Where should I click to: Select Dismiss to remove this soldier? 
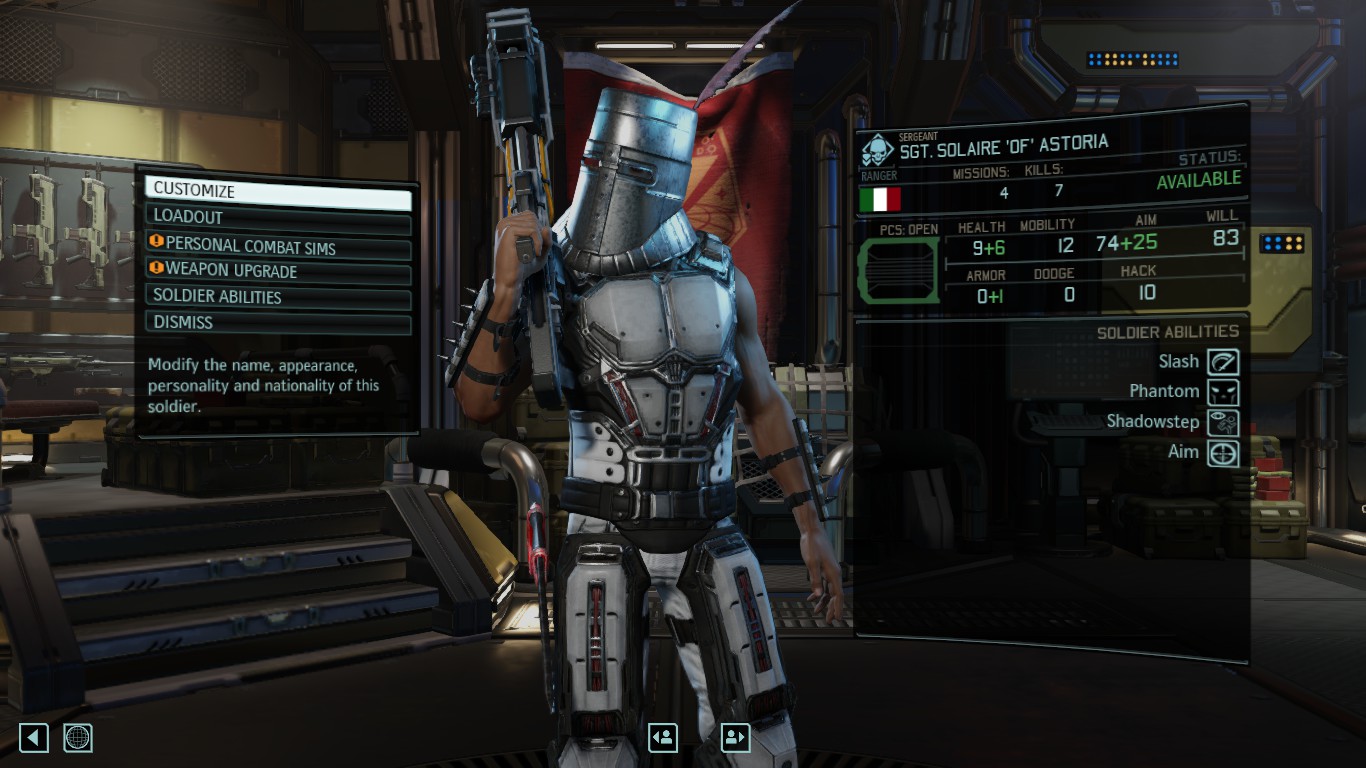278,323
